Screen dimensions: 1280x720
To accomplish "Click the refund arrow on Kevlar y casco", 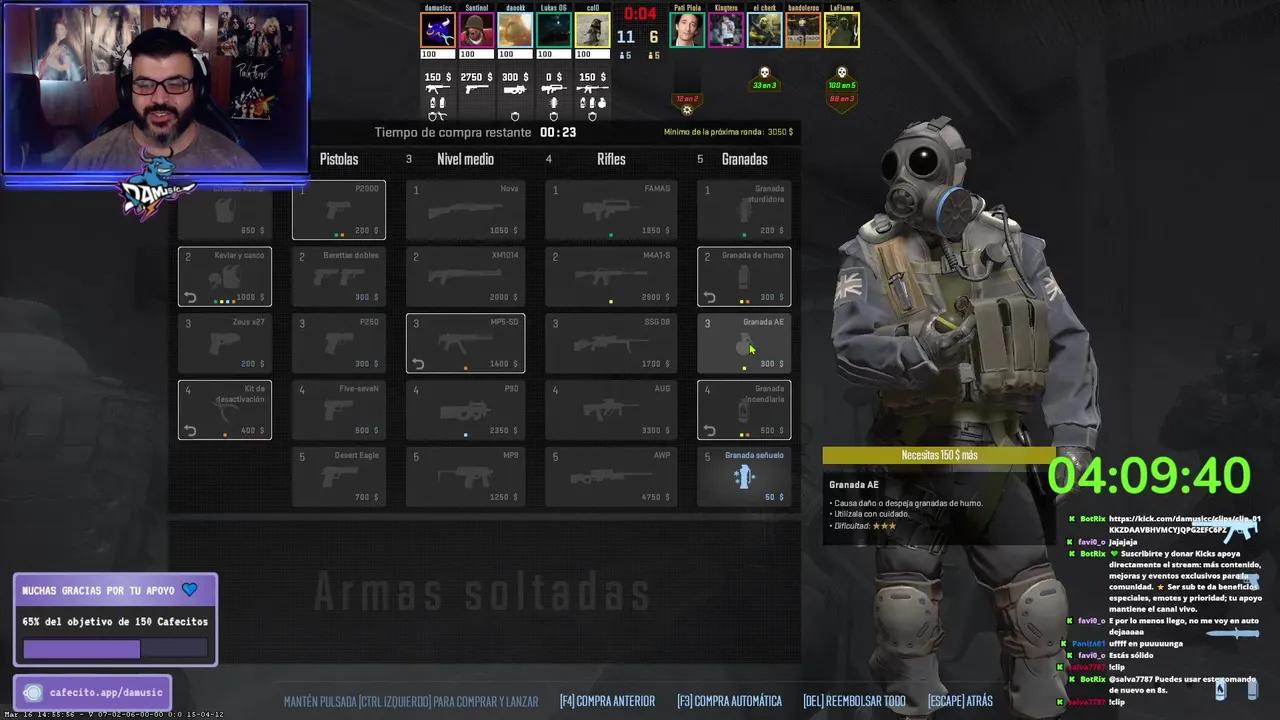I will pyautogui.click(x=191, y=296).
